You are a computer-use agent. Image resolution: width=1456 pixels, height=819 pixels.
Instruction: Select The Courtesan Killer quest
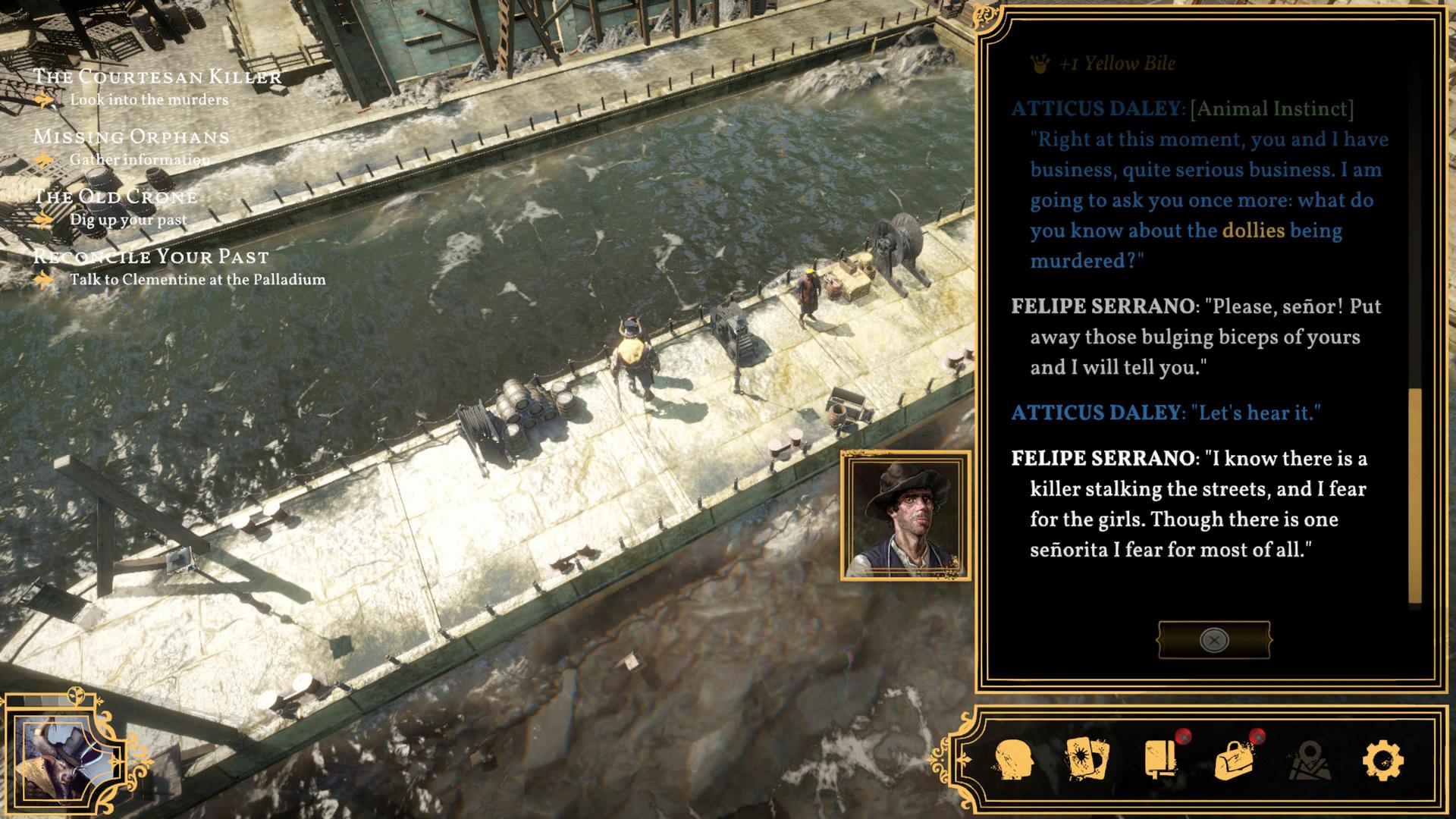click(x=157, y=77)
